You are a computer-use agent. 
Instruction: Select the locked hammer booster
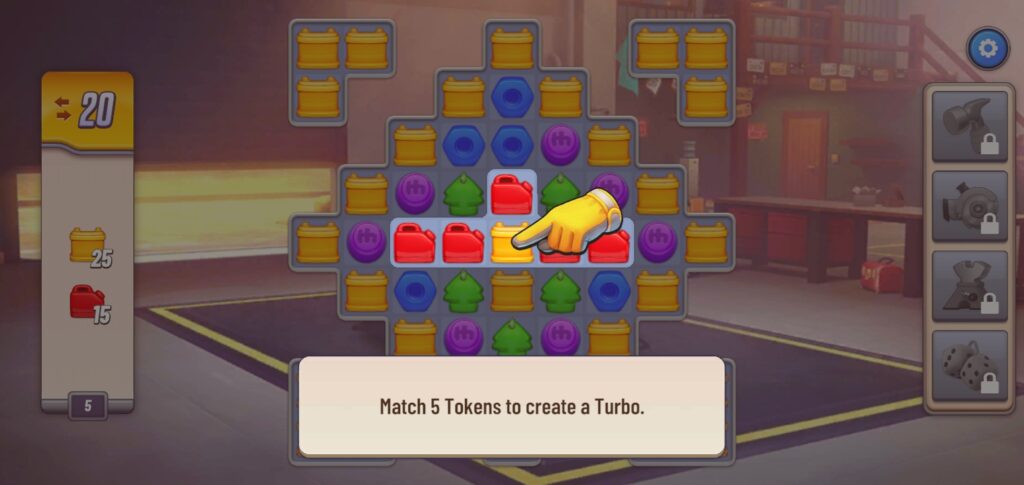(969, 126)
